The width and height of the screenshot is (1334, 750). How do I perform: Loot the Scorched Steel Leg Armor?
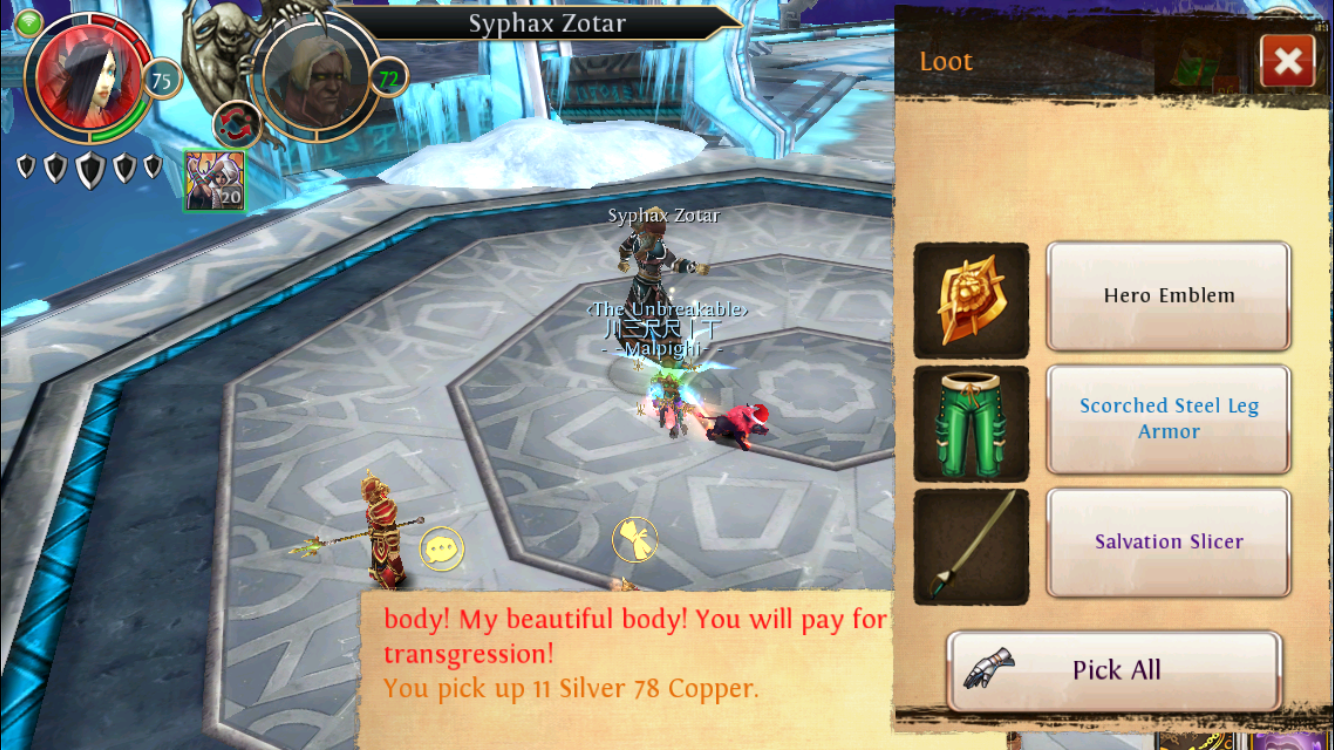[x=1168, y=419]
